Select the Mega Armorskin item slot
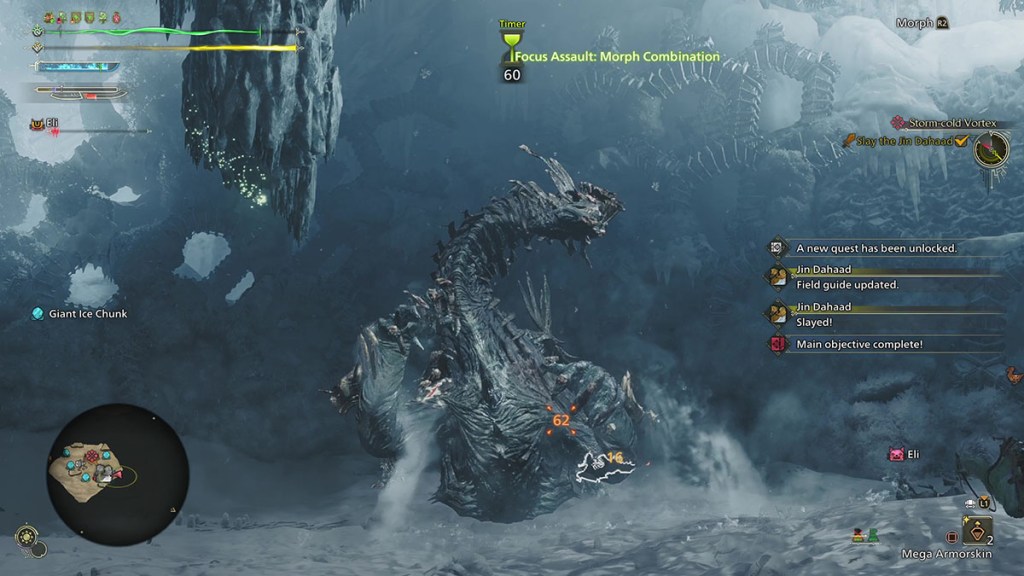Image resolution: width=1024 pixels, height=576 pixels. click(x=977, y=530)
